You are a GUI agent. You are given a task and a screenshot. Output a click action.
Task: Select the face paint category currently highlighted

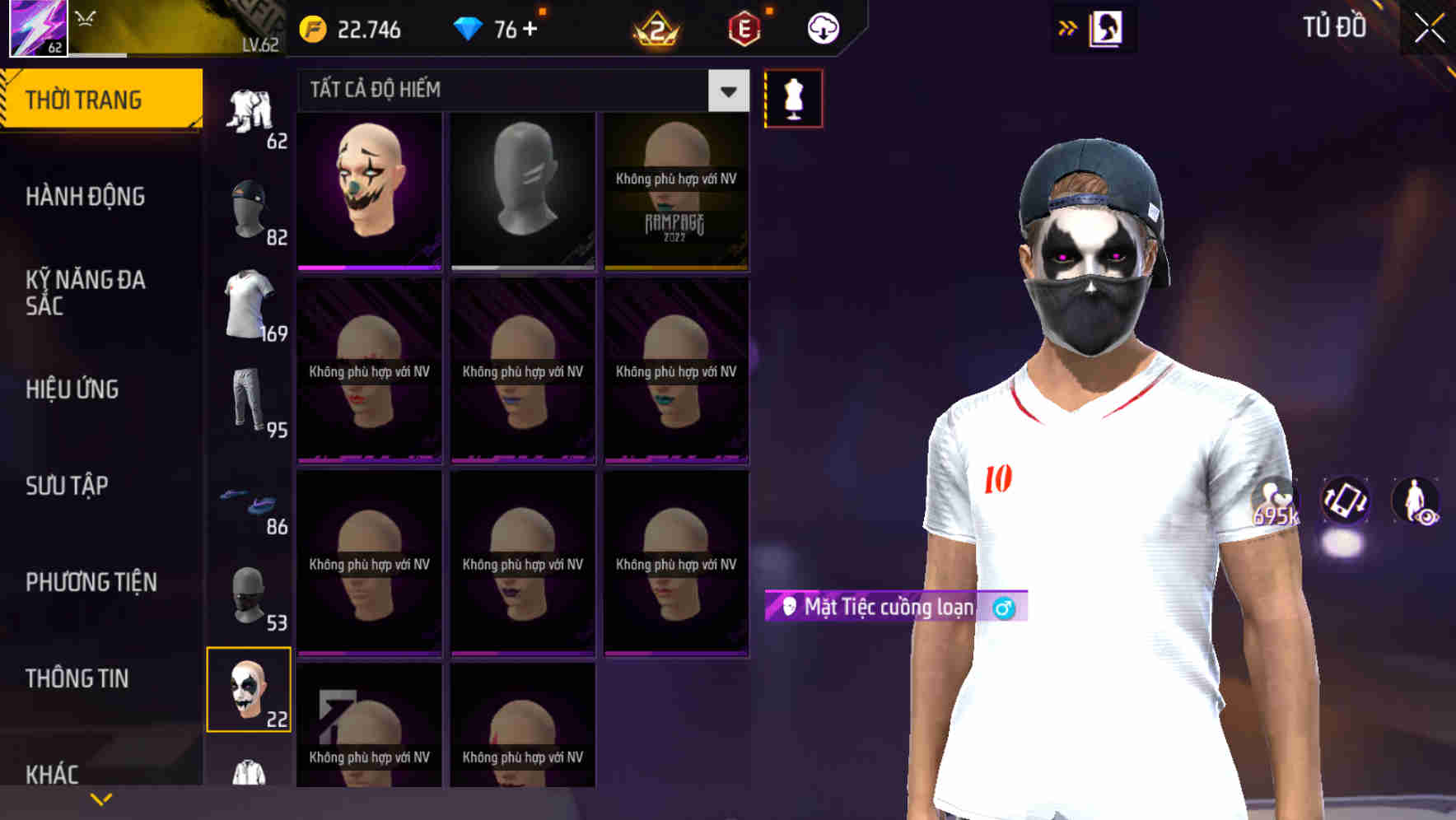(x=250, y=692)
